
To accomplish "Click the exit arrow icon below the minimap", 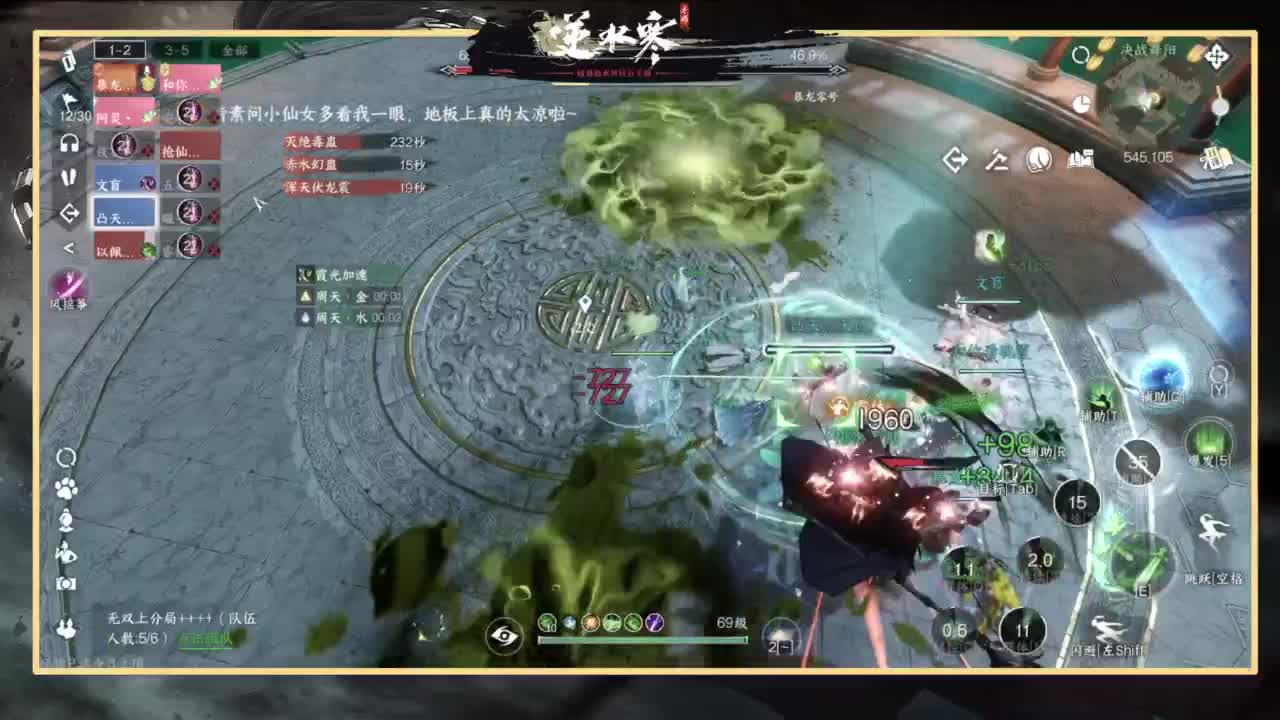I will [955, 158].
